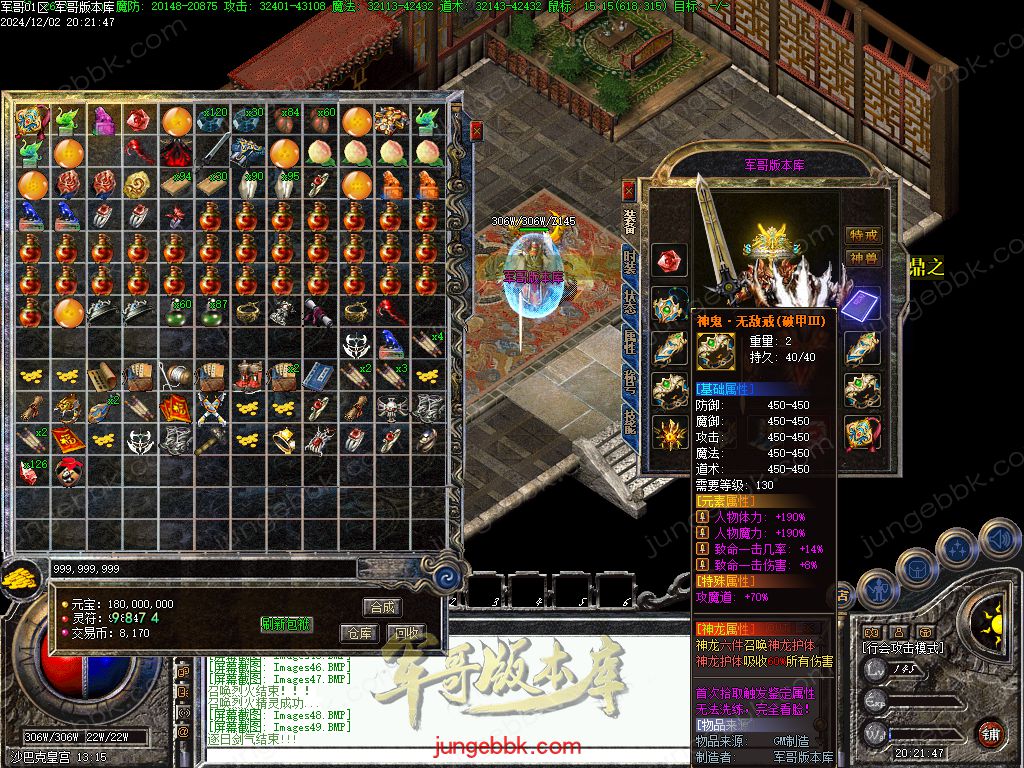Open the 神兽 divine beast button

(863, 258)
